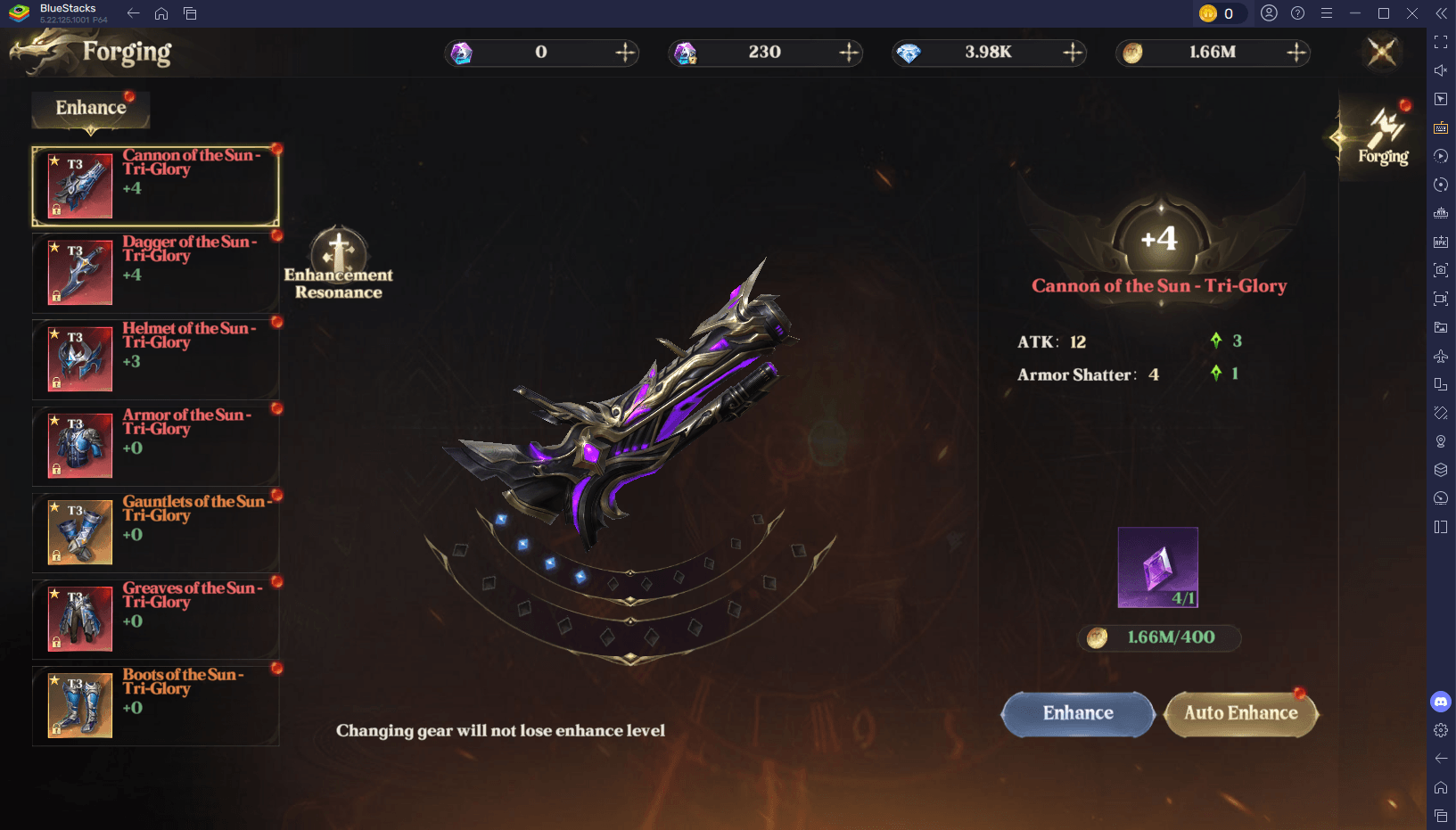Pick Armor of the Sun gear row

pyautogui.click(x=156, y=446)
